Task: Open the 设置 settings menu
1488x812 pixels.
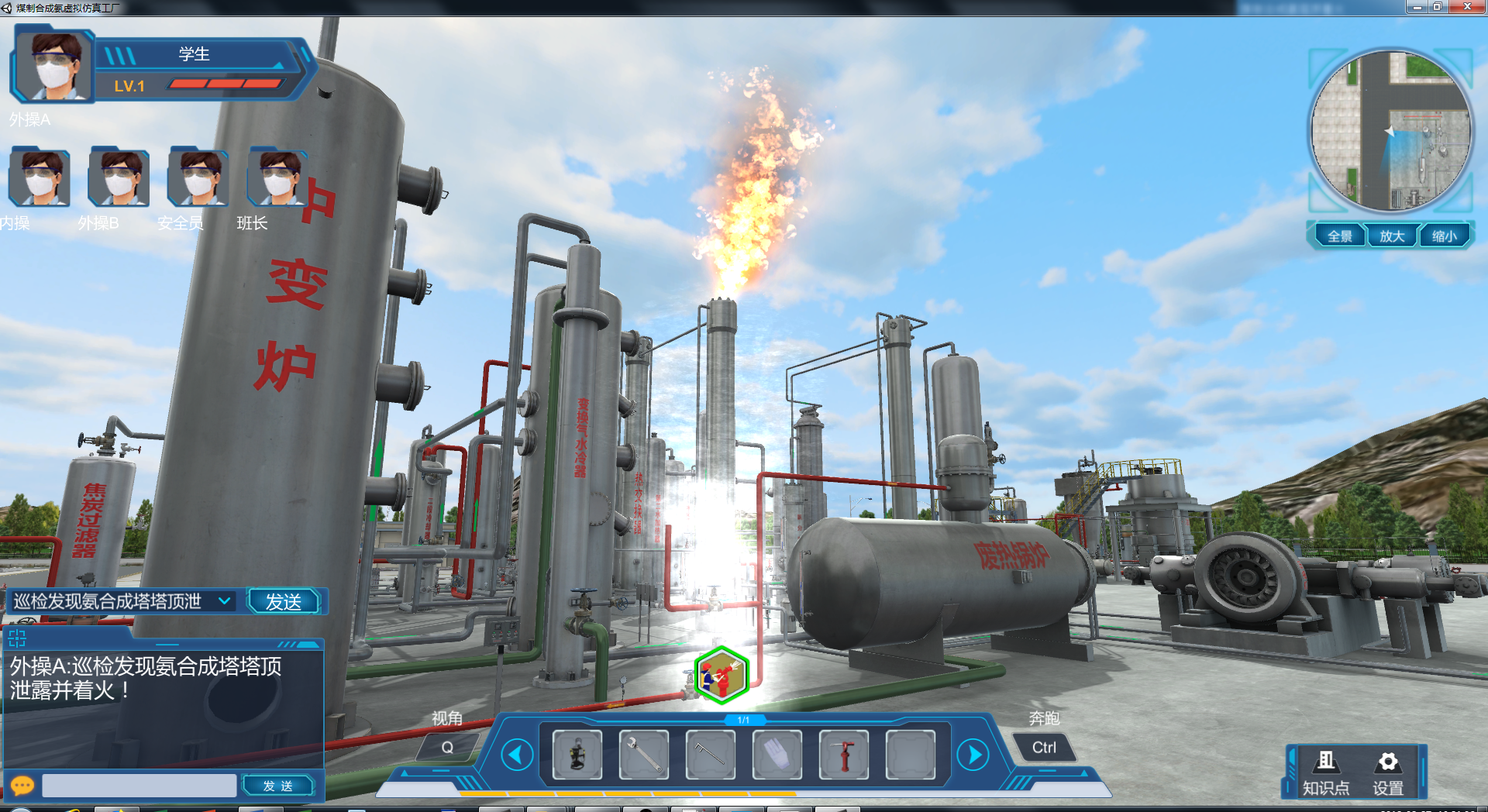Action: pyautogui.click(x=1388, y=772)
